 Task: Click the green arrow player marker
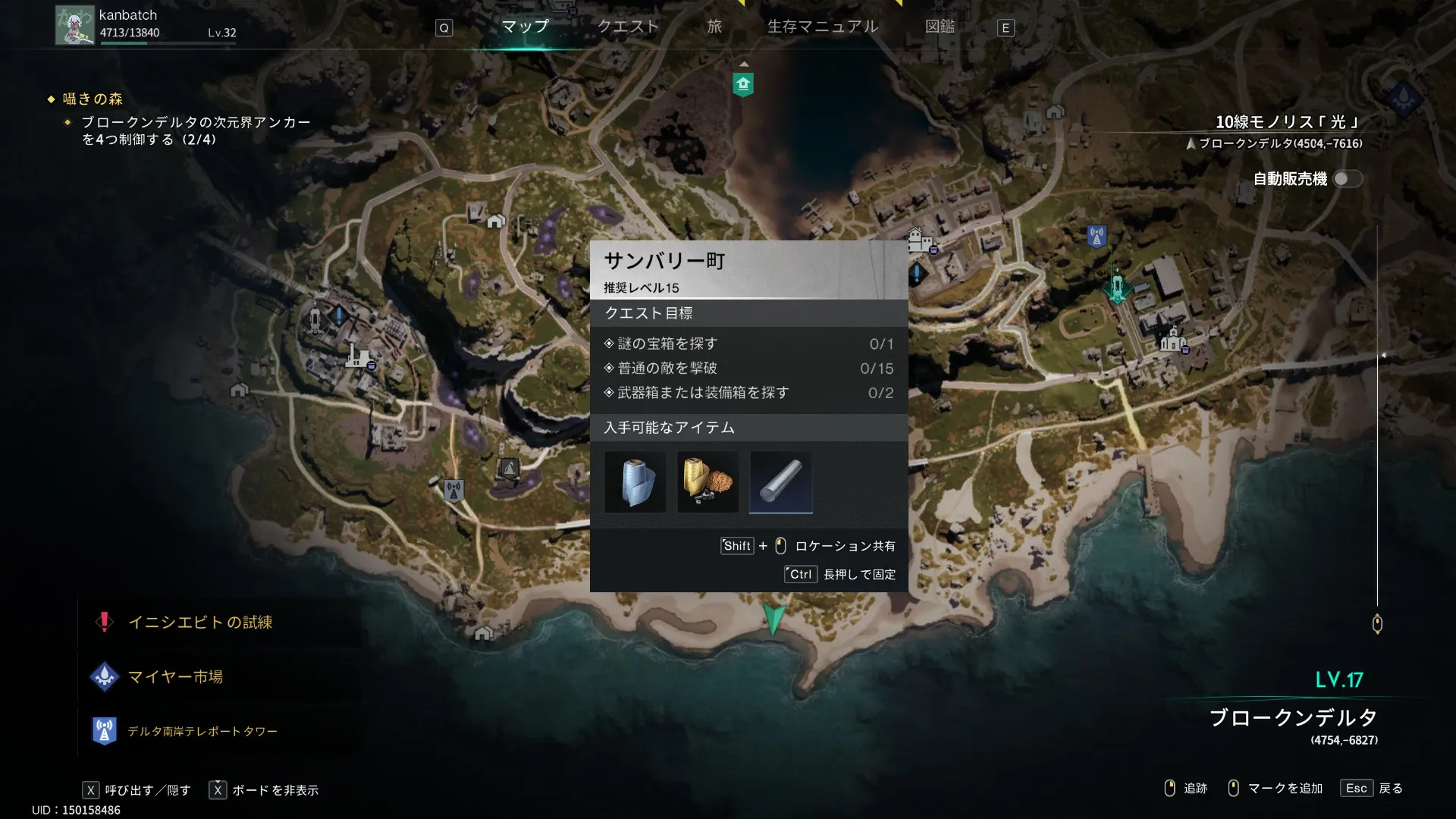[x=773, y=619]
